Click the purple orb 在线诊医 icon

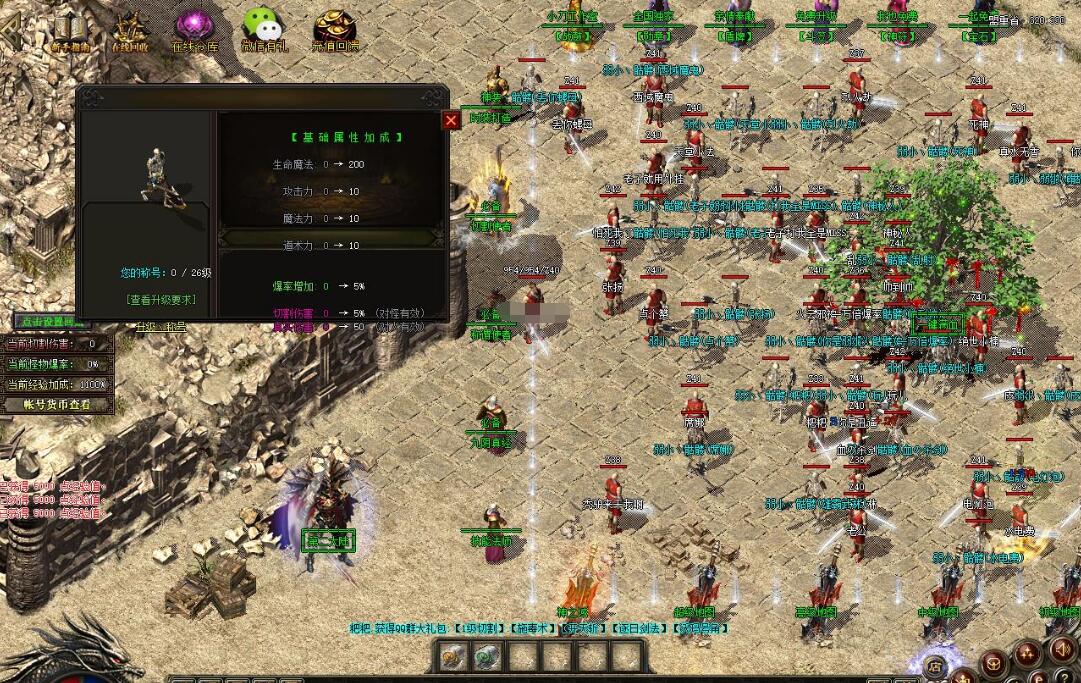click(x=193, y=30)
